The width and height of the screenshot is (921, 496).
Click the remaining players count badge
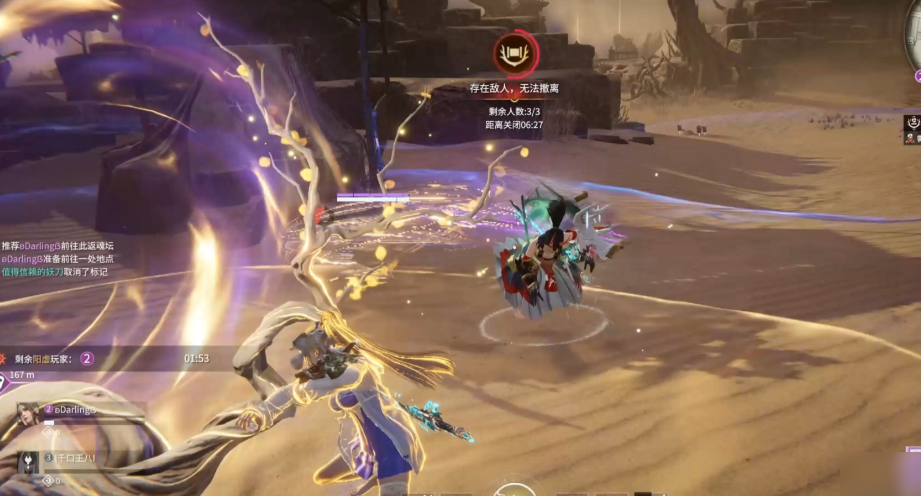(87, 358)
